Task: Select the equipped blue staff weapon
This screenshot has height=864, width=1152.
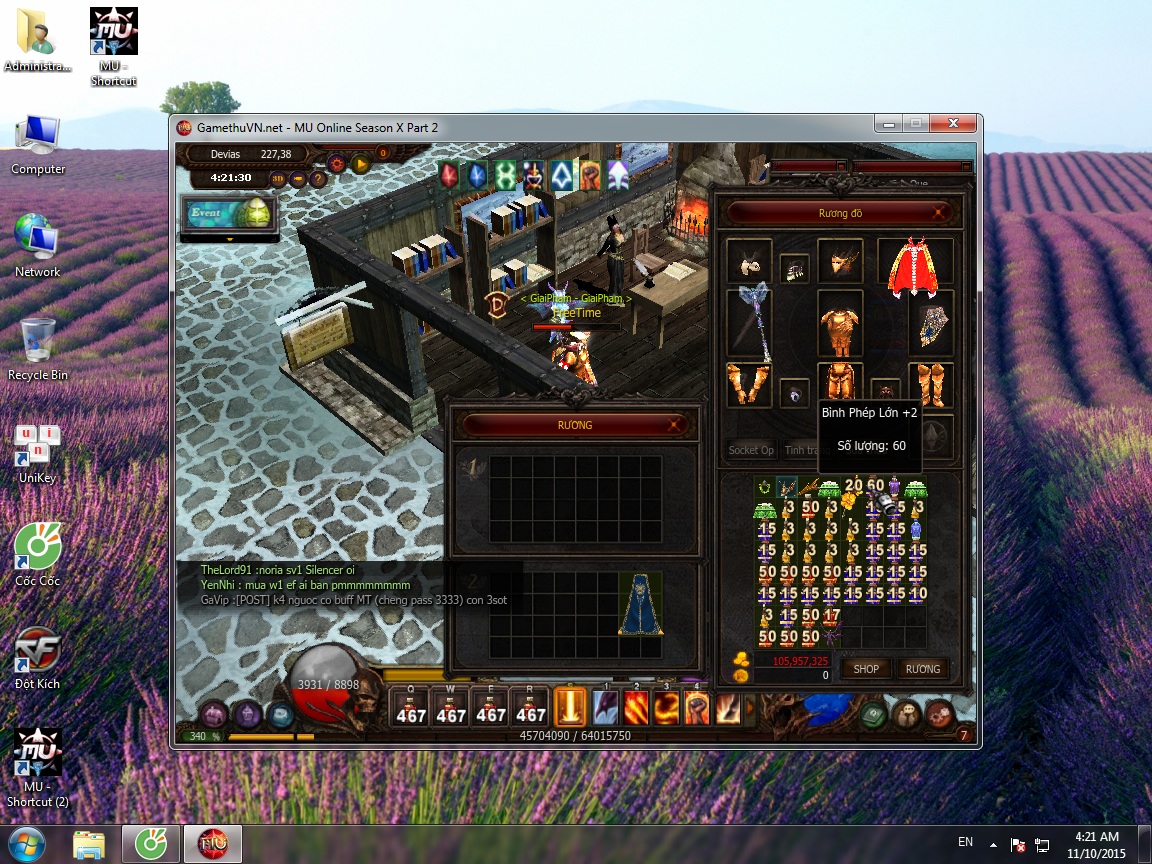Action: (750, 322)
